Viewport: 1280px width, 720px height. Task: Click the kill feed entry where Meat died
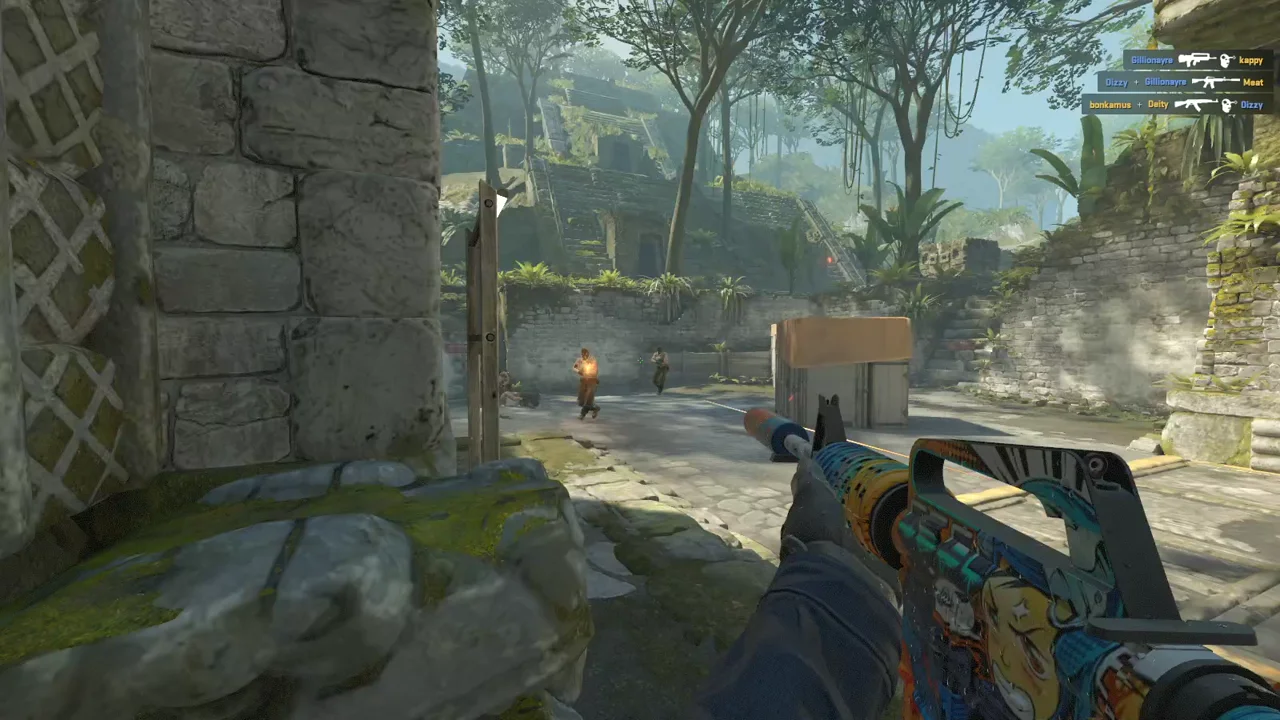click(x=1184, y=82)
